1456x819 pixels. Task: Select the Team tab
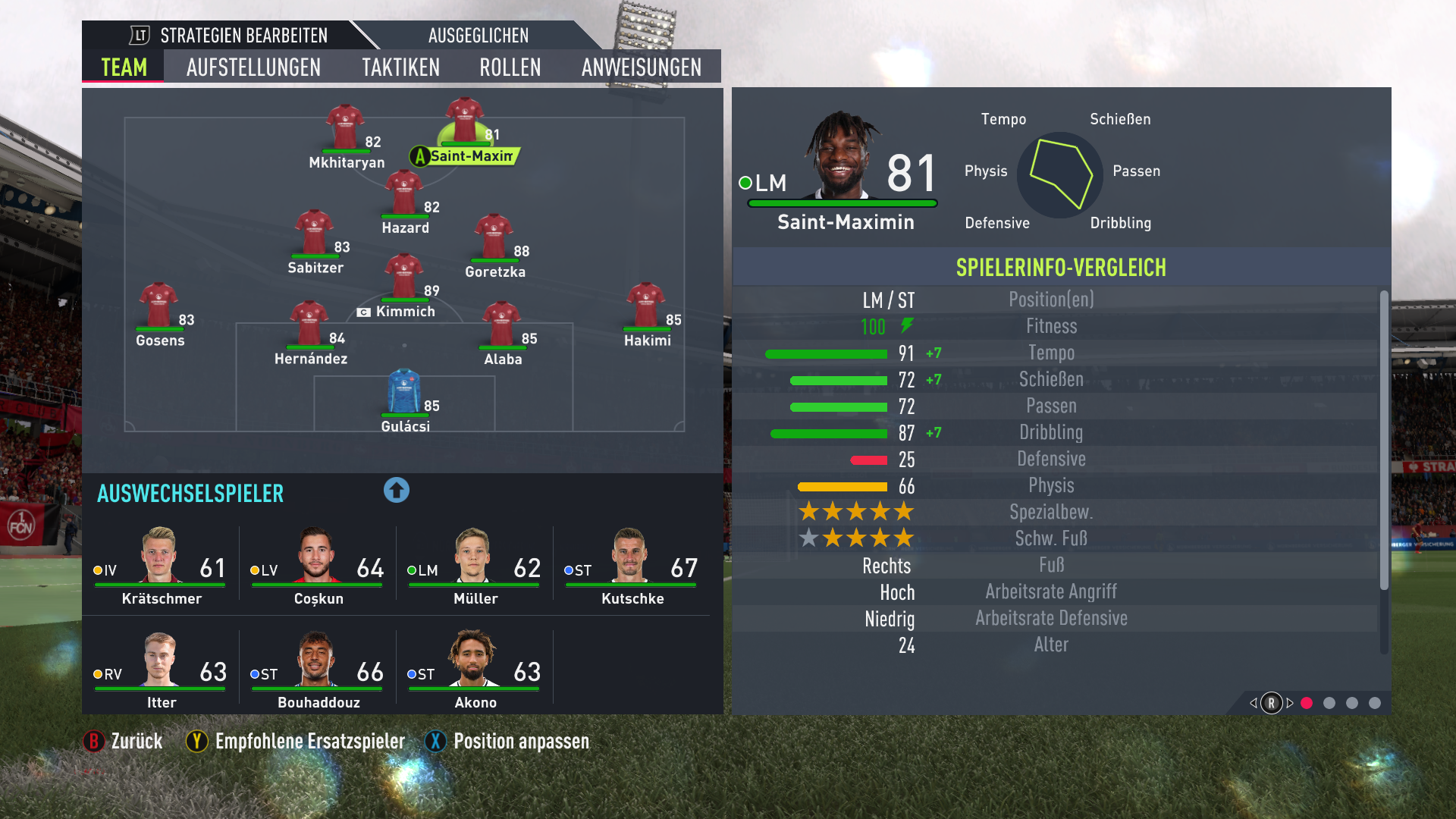pyautogui.click(x=124, y=67)
